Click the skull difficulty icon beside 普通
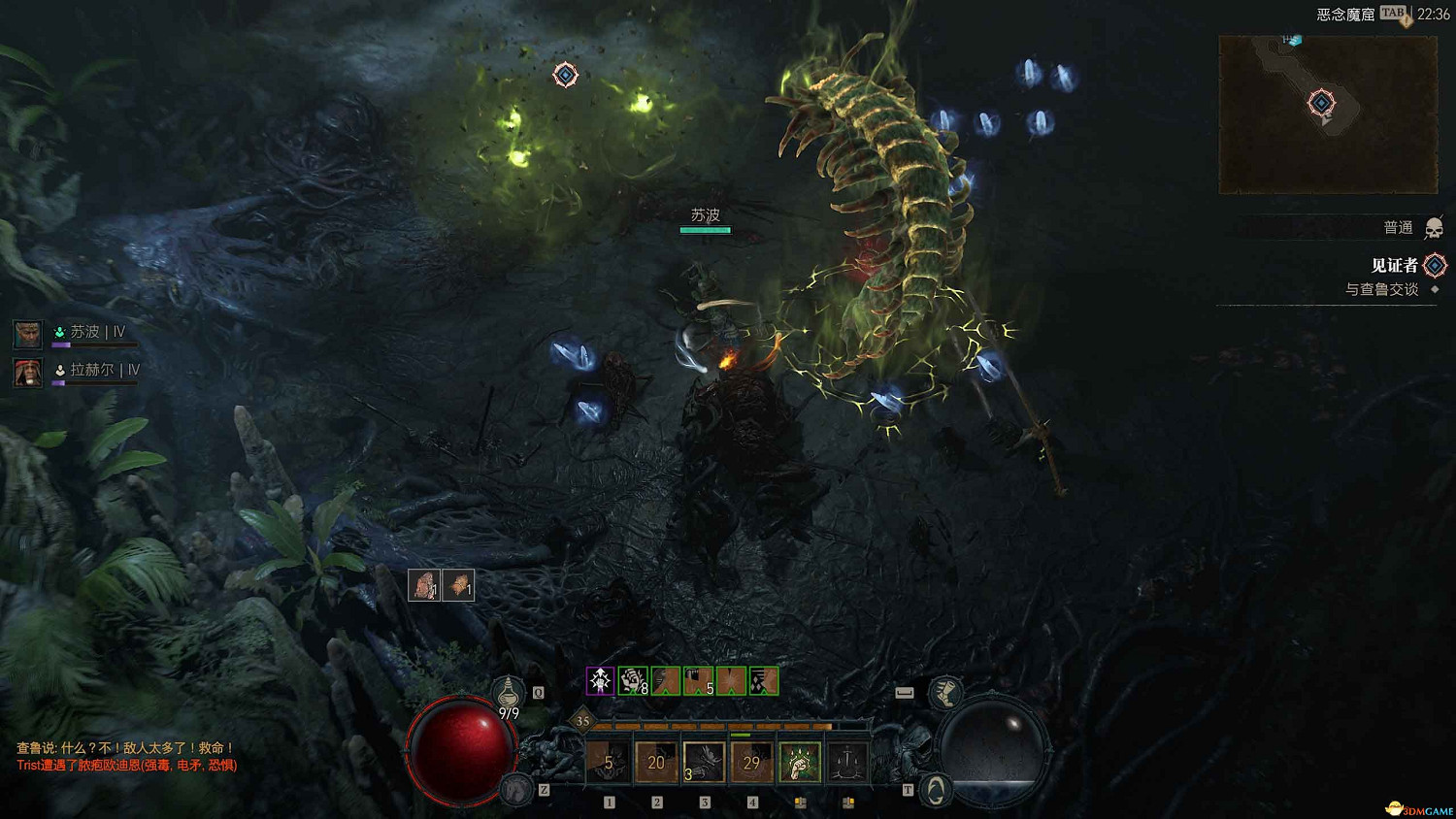Viewport: 1456px width, 819px height. [x=1434, y=229]
